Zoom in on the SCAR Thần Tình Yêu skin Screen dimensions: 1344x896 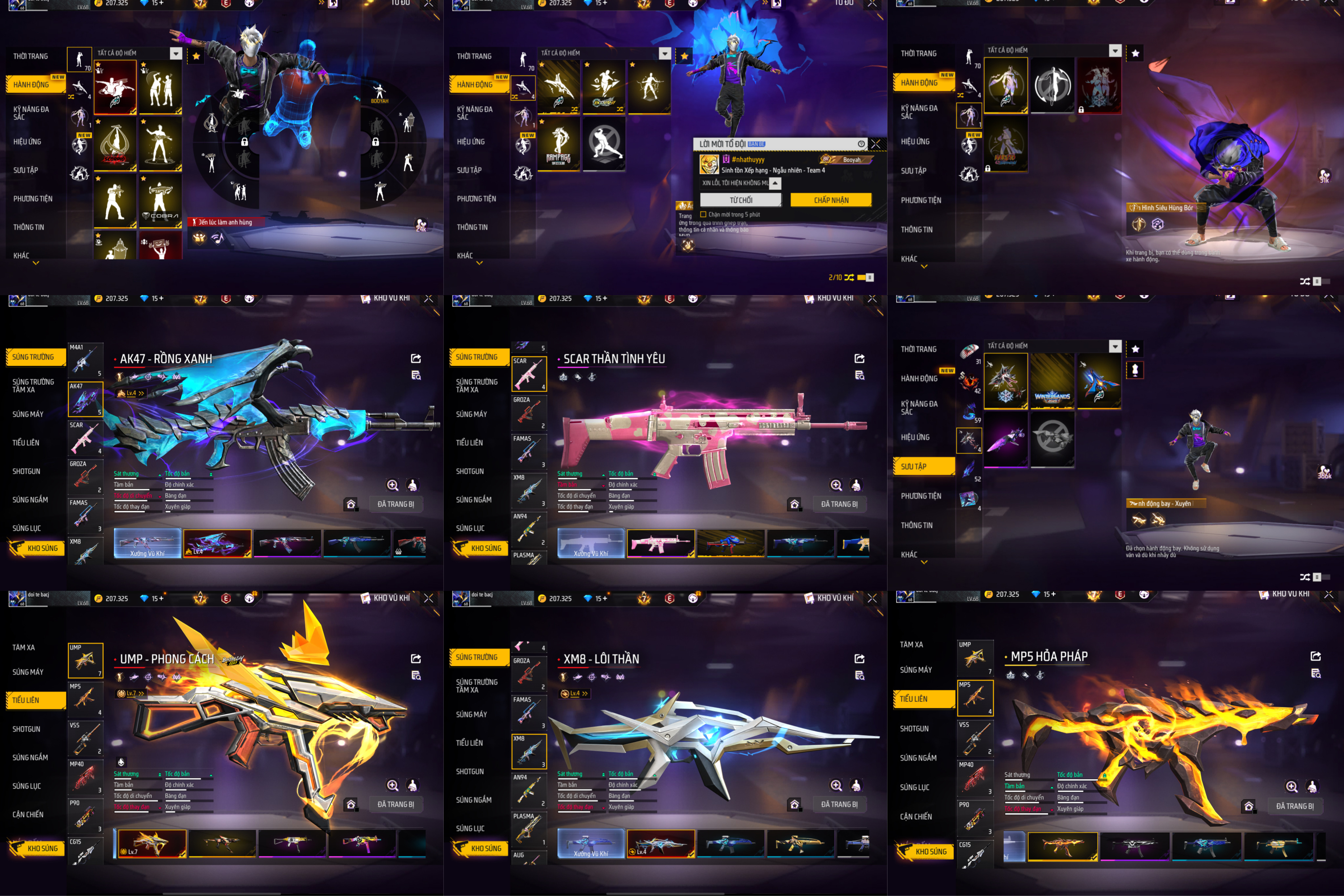[x=836, y=485]
